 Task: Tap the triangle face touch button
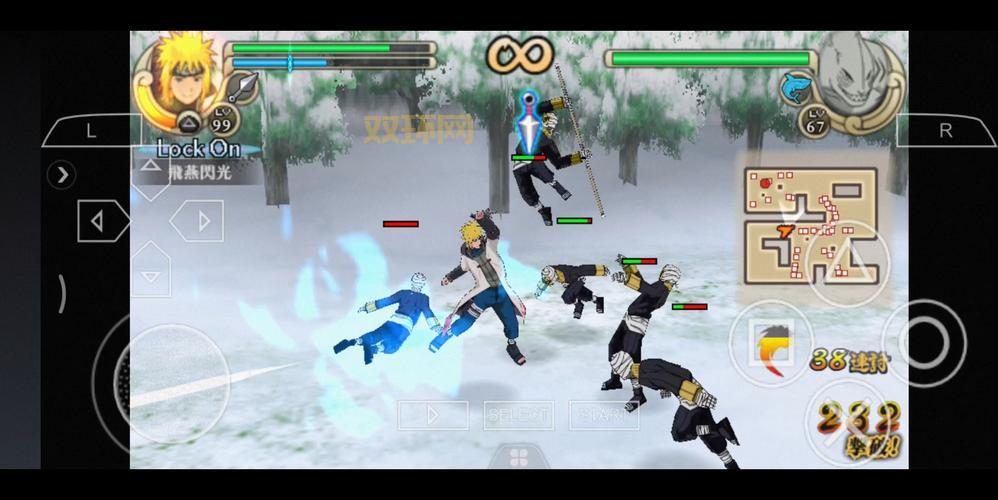[x=848, y=262]
